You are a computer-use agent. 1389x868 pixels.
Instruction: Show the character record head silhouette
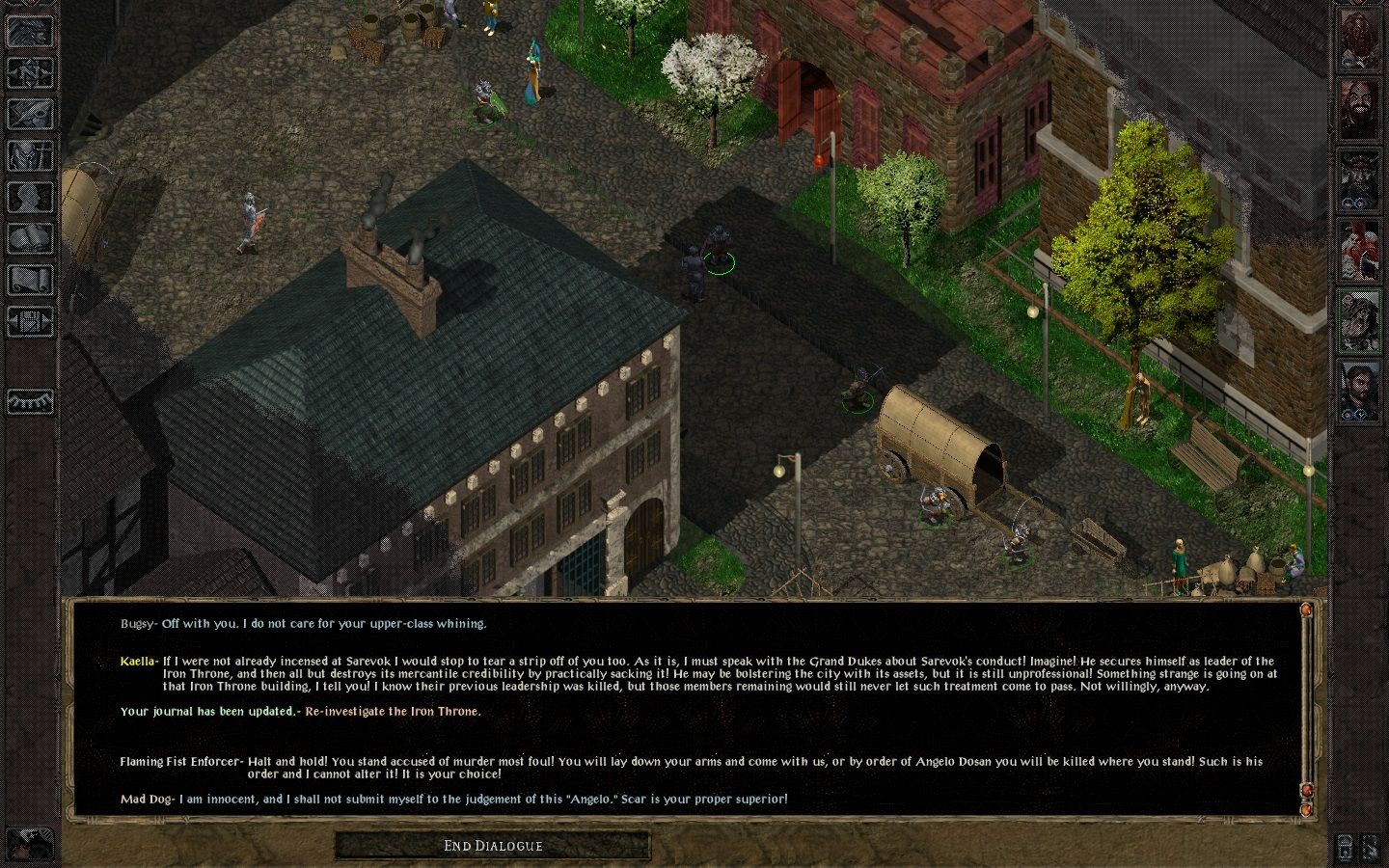[30, 197]
